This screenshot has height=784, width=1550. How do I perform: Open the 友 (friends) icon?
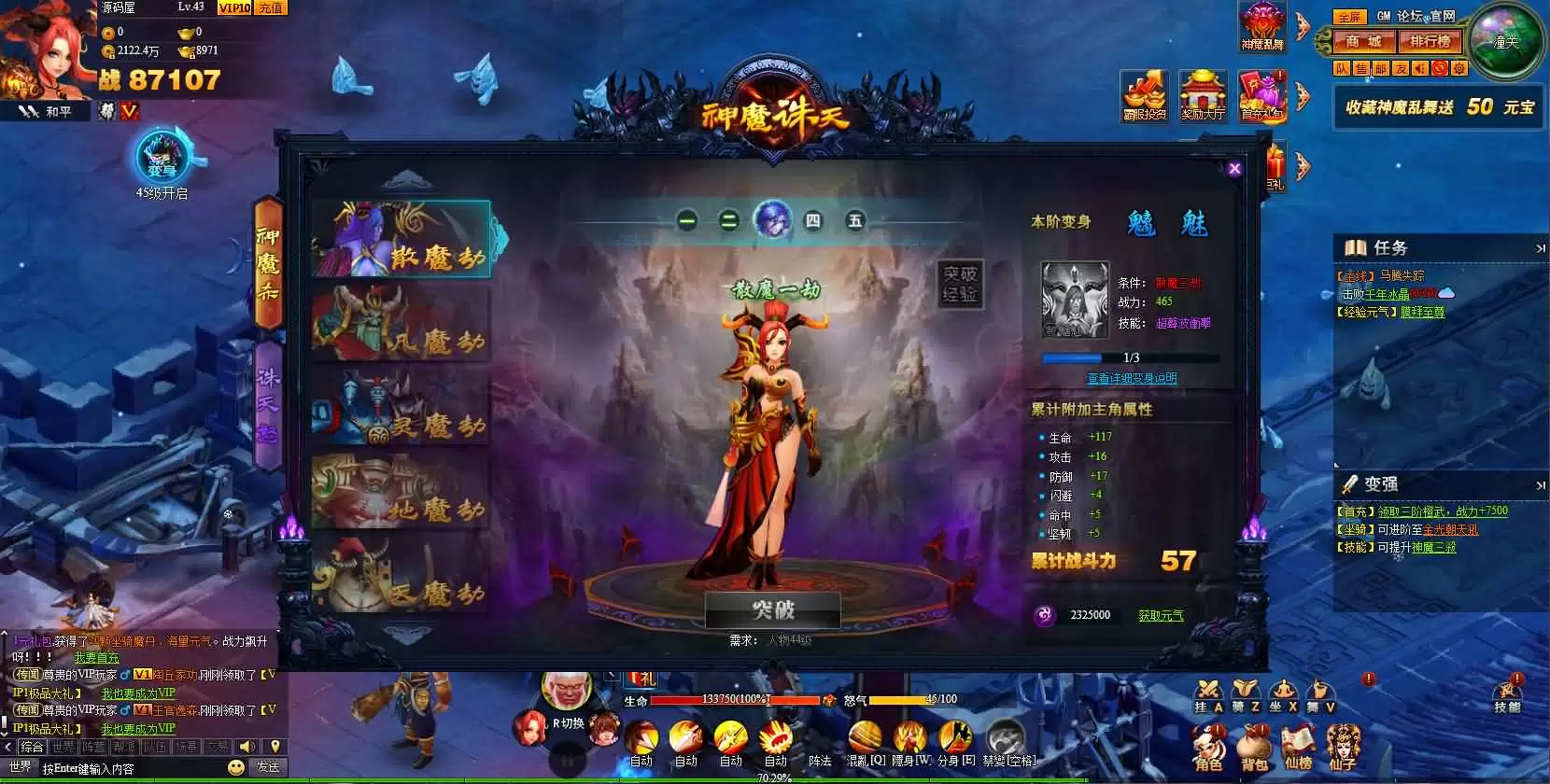(1400, 69)
